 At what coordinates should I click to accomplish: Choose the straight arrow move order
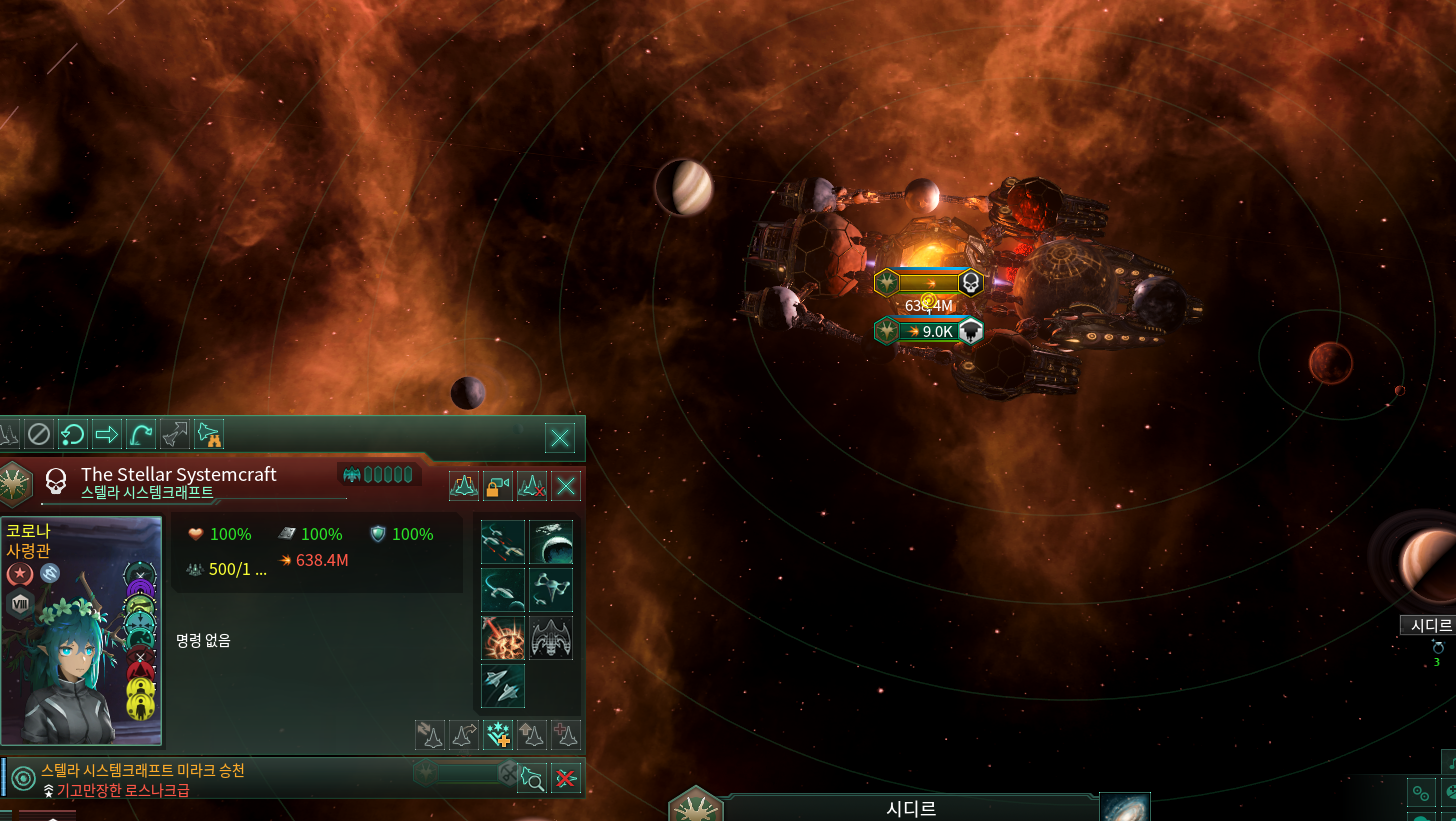(x=106, y=434)
